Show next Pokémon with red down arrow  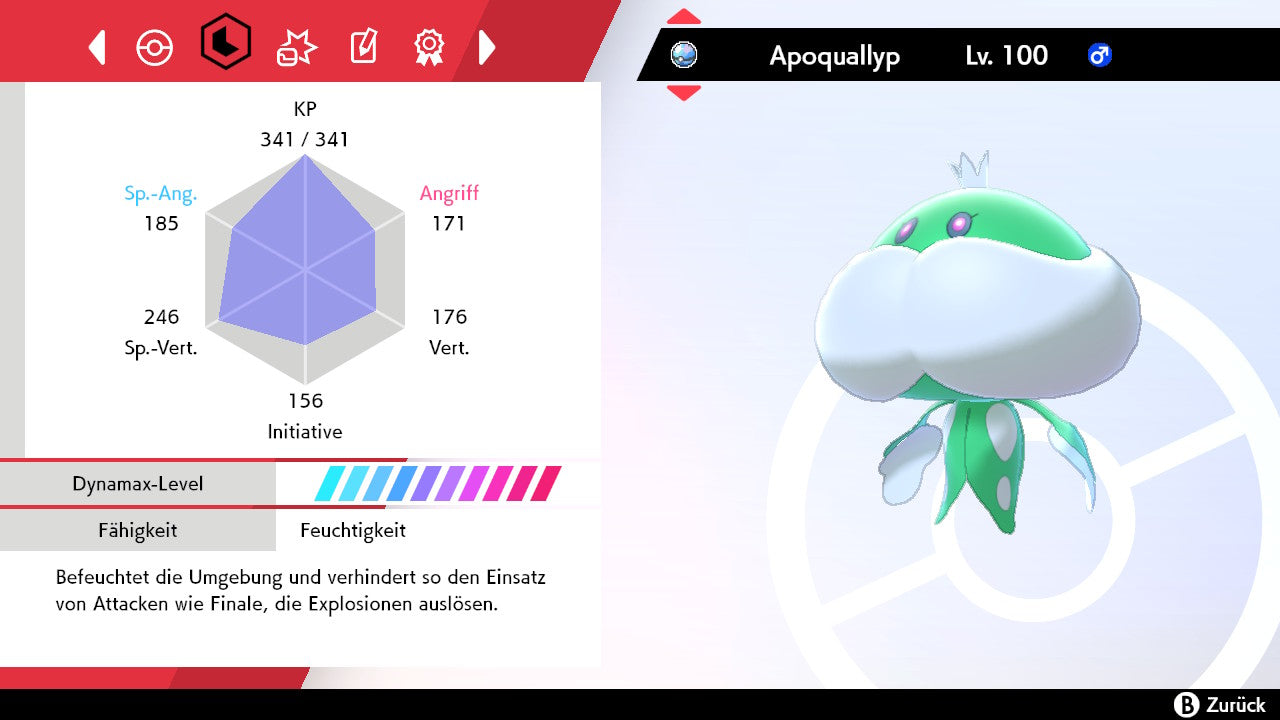click(684, 92)
